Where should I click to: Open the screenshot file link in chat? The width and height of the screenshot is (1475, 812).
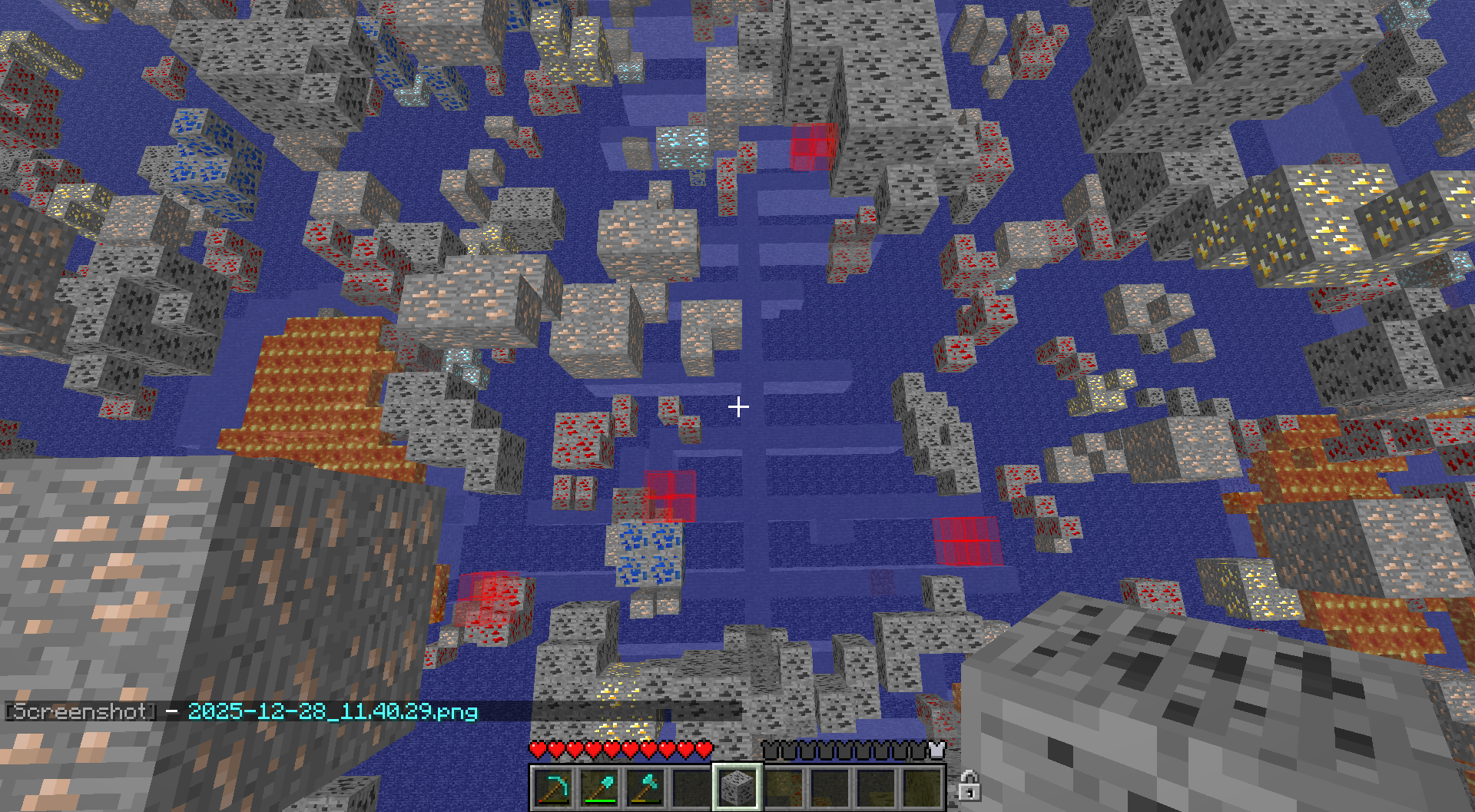333,711
